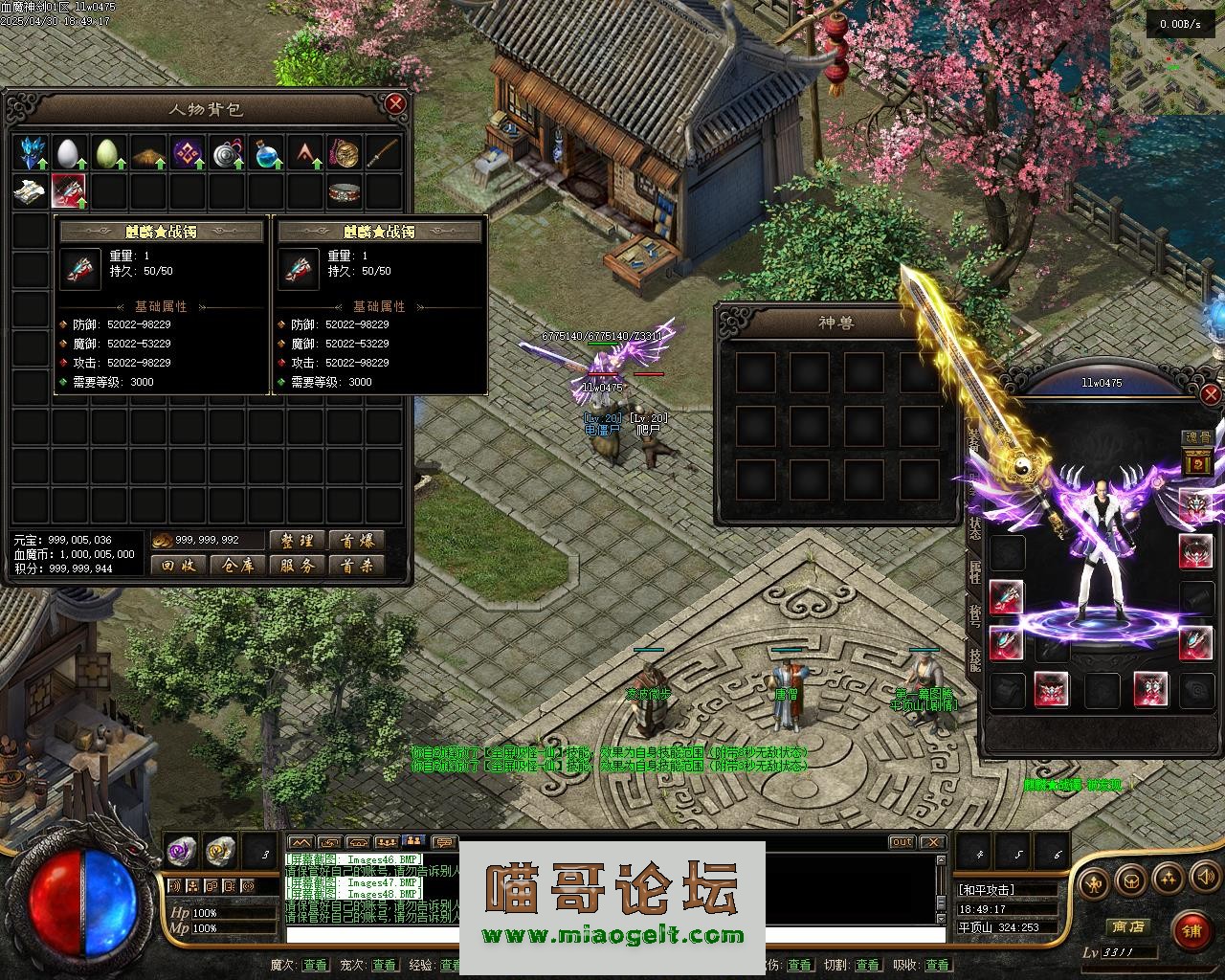Select the blue potion flask item
Image resolution: width=1225 pixels, height=980 pixels.
point(265,153)
